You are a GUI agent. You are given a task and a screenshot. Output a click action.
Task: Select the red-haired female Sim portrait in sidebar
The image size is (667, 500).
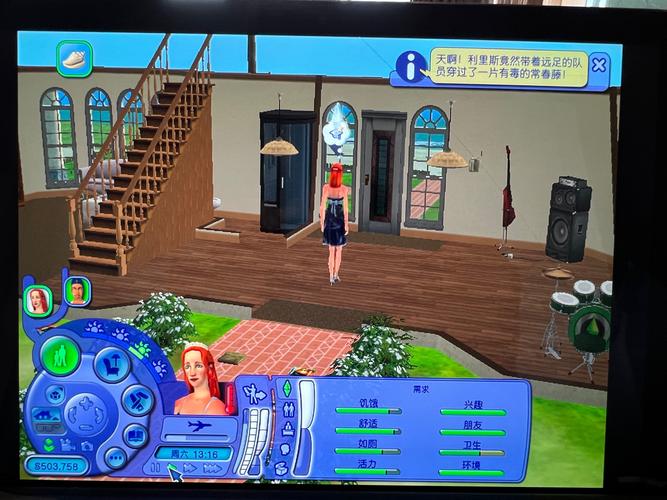point(38,299)
